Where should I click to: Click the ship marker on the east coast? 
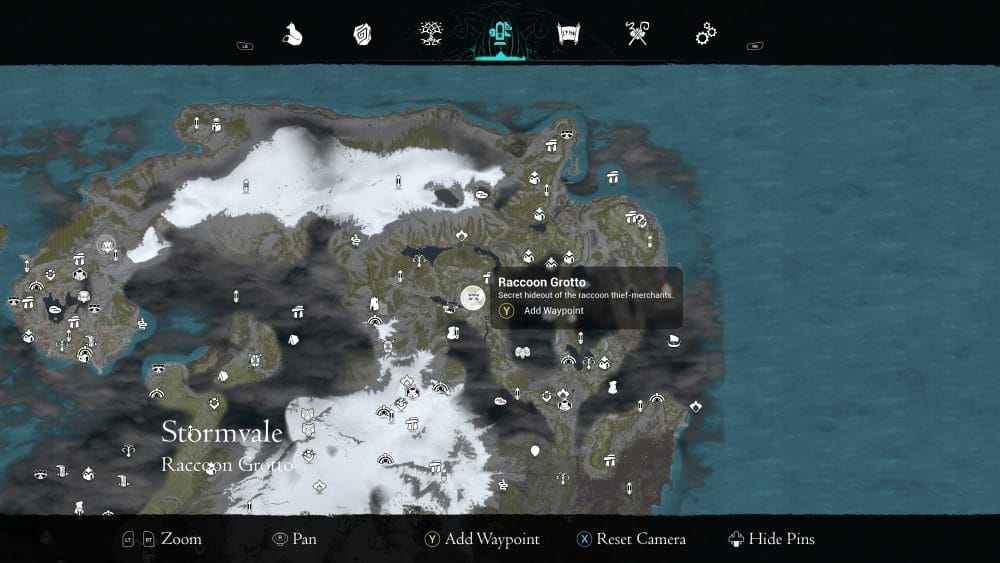pos(674,342)
